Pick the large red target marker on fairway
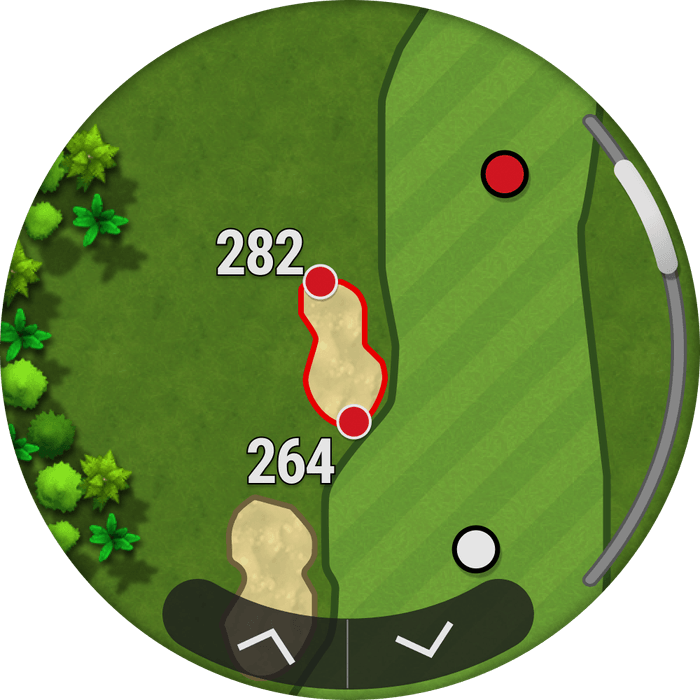 504,174
